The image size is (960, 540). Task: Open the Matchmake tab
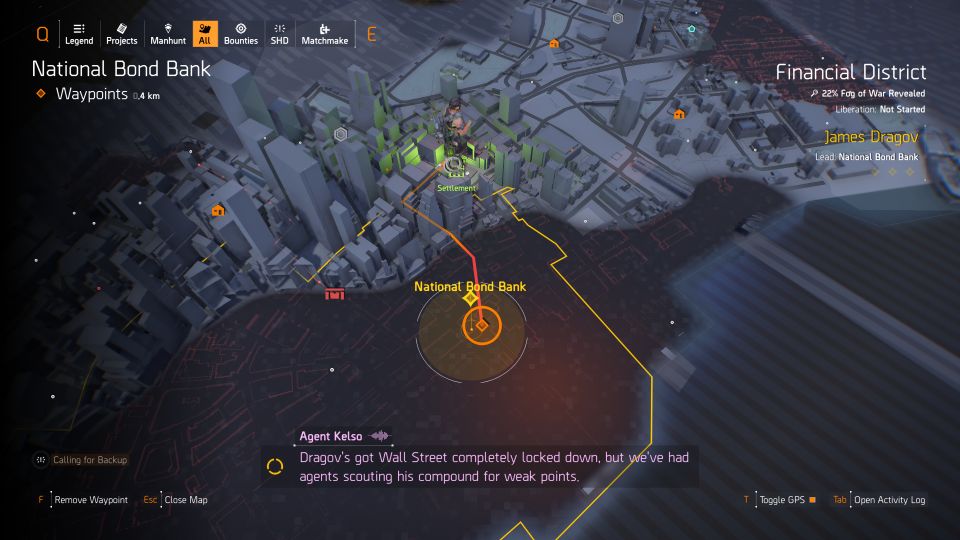pos(325,33)
